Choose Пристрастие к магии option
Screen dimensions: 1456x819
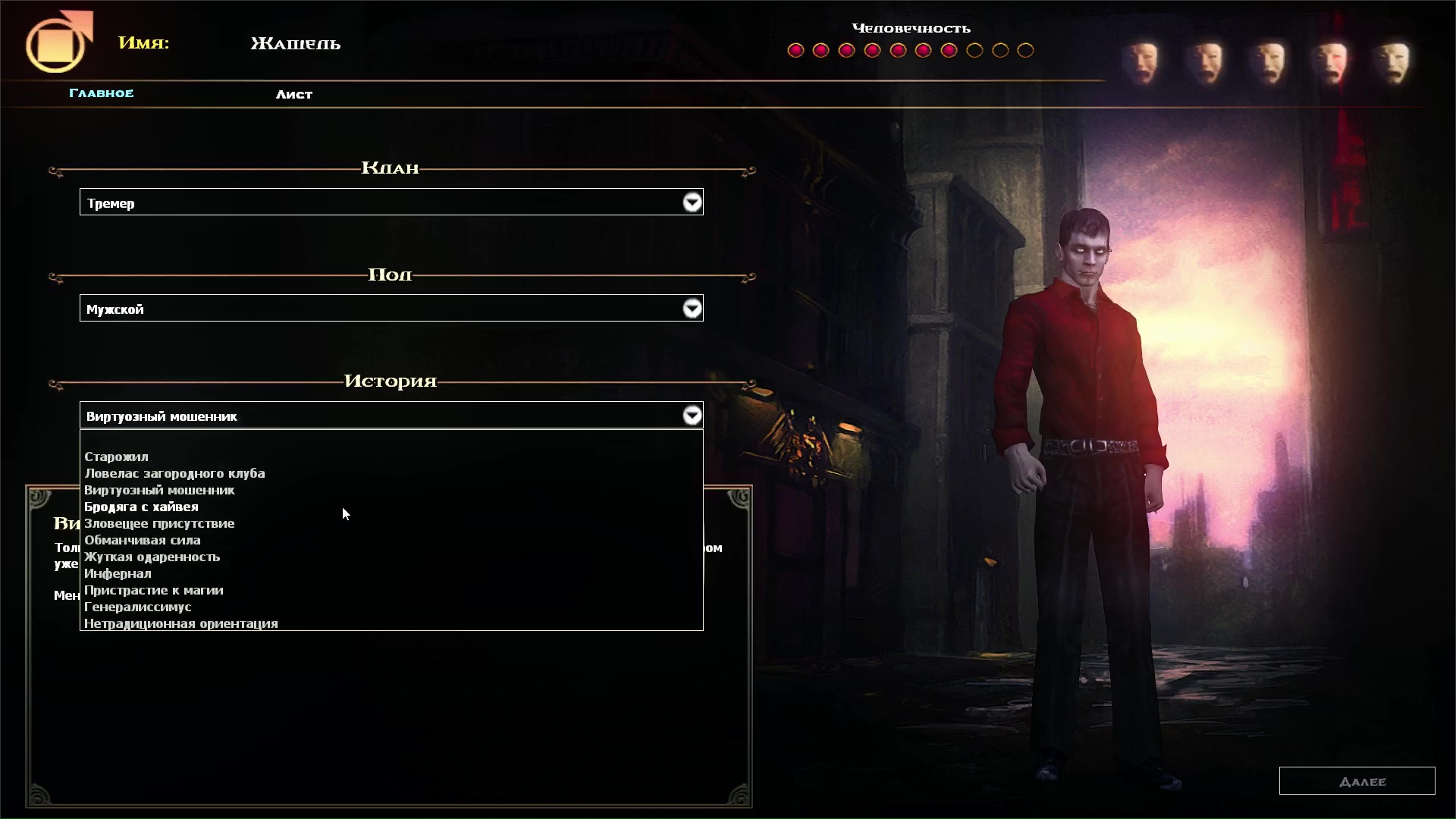point(153,590)
